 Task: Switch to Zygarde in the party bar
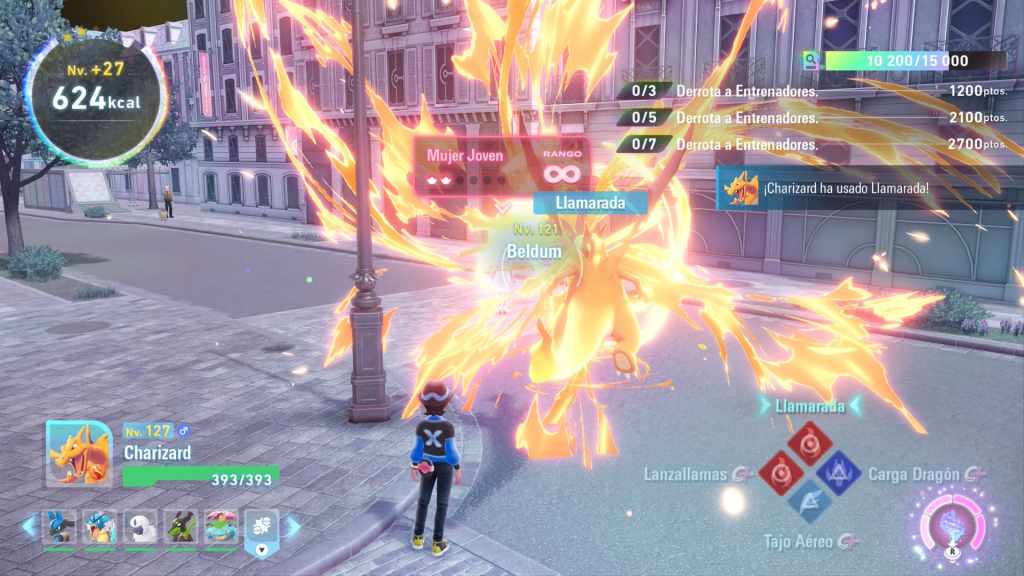tap(180, 527)
